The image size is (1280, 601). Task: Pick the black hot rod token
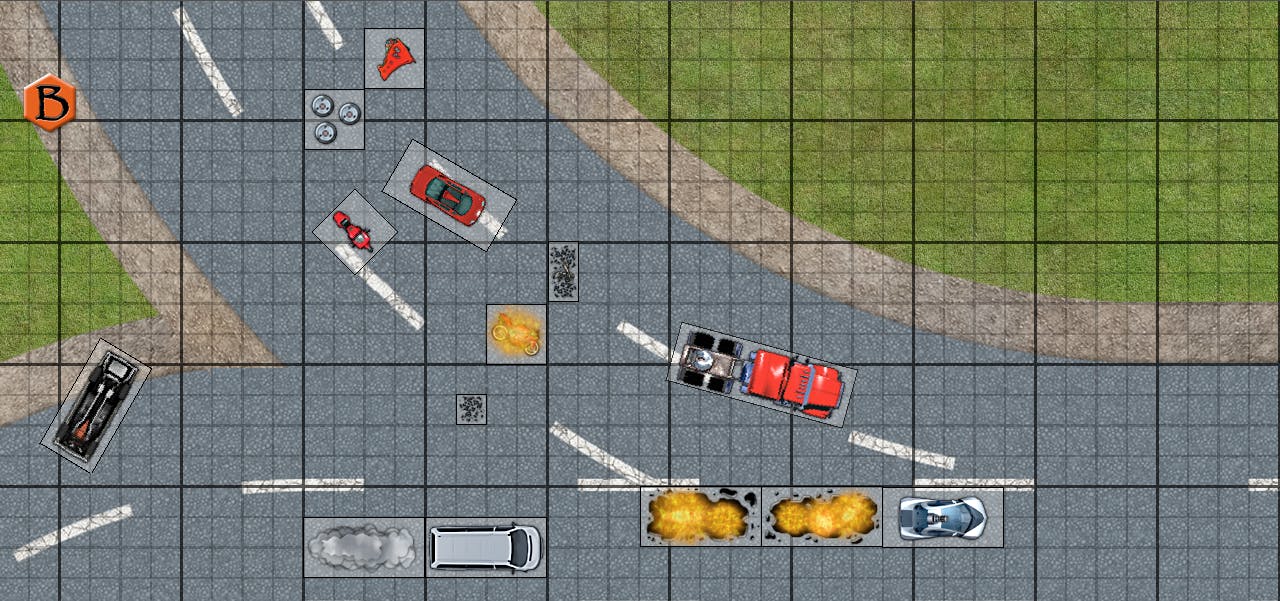coord(95,404)
